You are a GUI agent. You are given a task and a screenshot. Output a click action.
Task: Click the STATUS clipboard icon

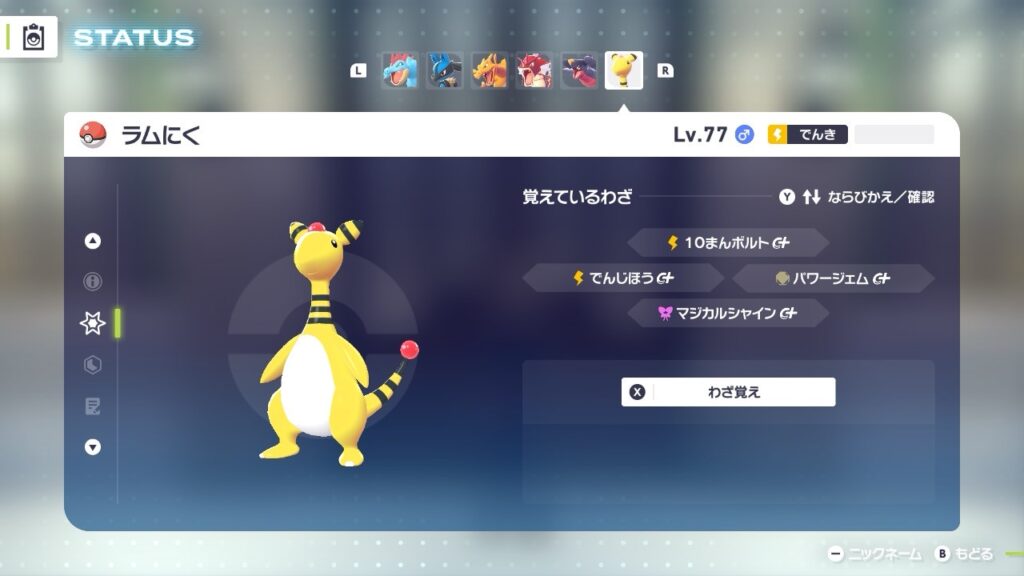tap(33, 37)
